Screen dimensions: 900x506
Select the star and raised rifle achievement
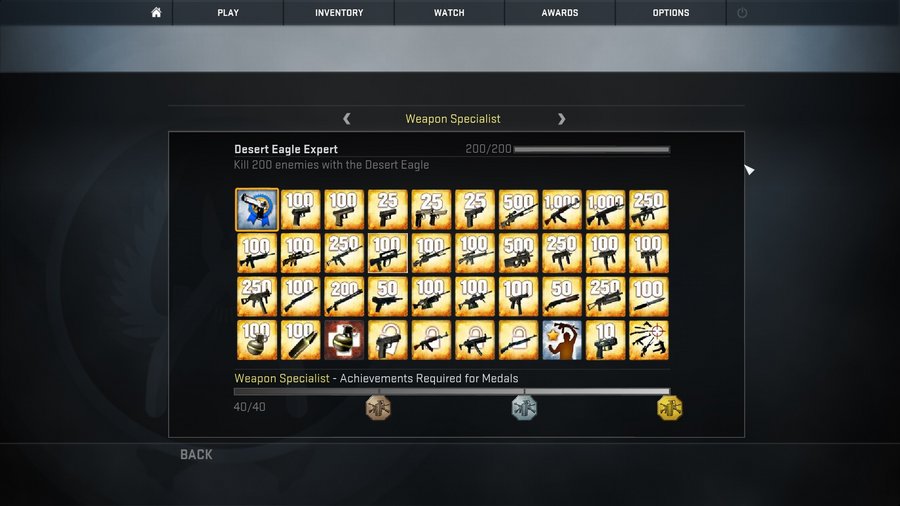561,340
